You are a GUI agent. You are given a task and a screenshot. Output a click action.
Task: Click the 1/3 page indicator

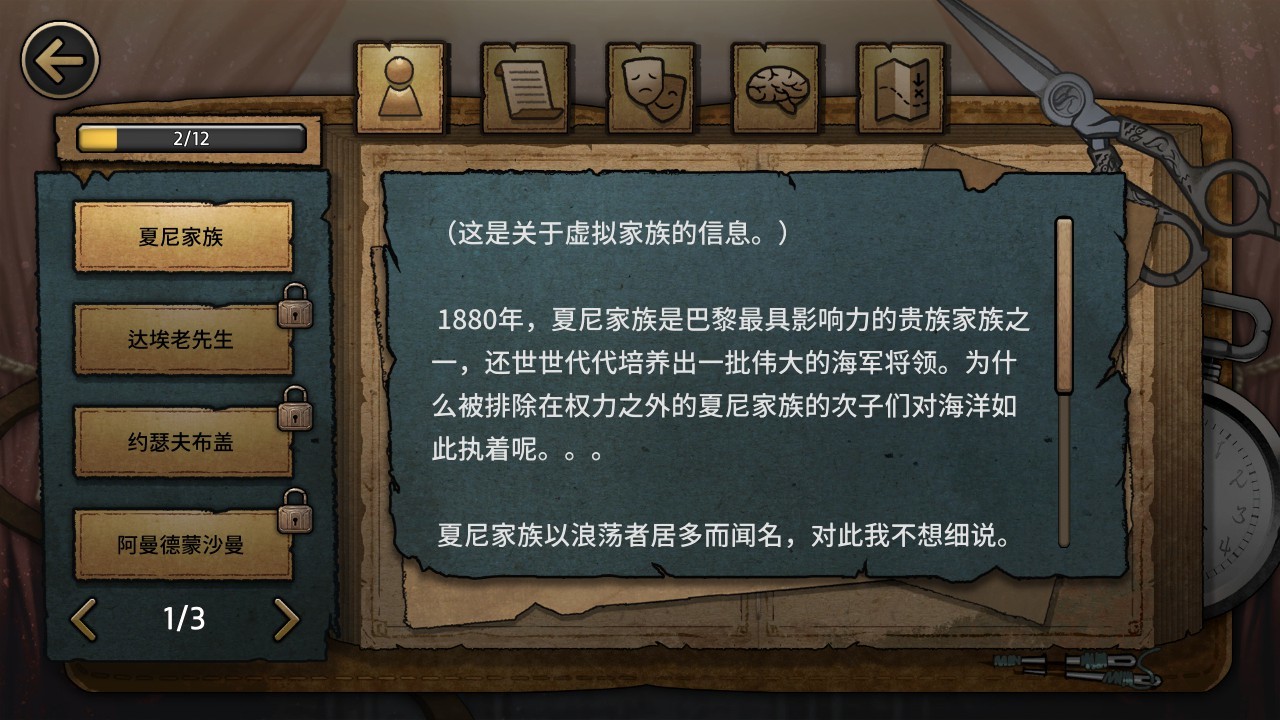[x=184, y=619]
